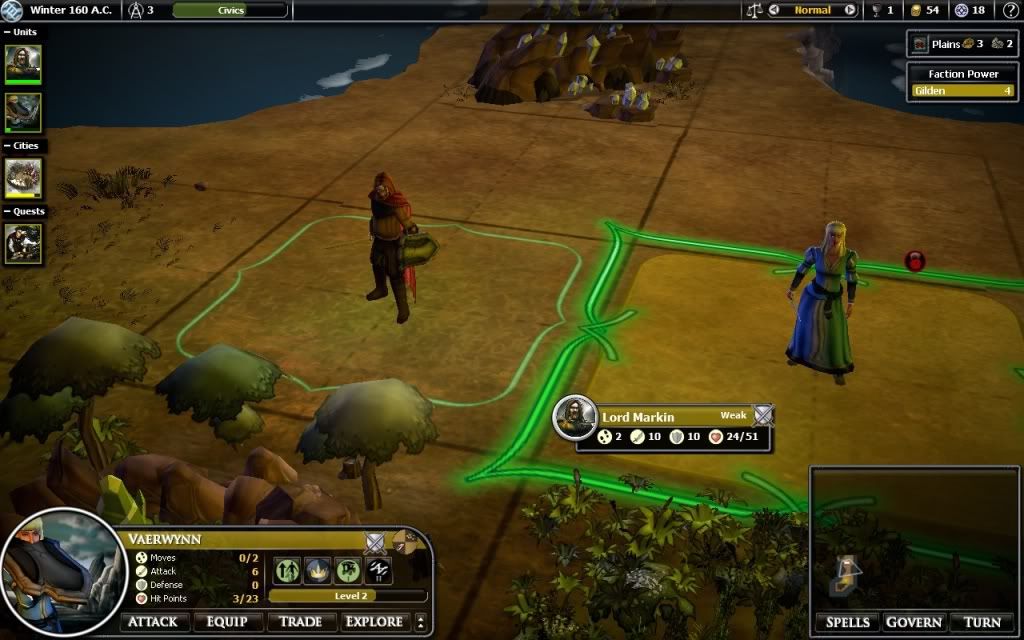Collapse the Cities list
Image resolution: width=1024 pixels, height=640 pixels.
[x=7, y=146]
